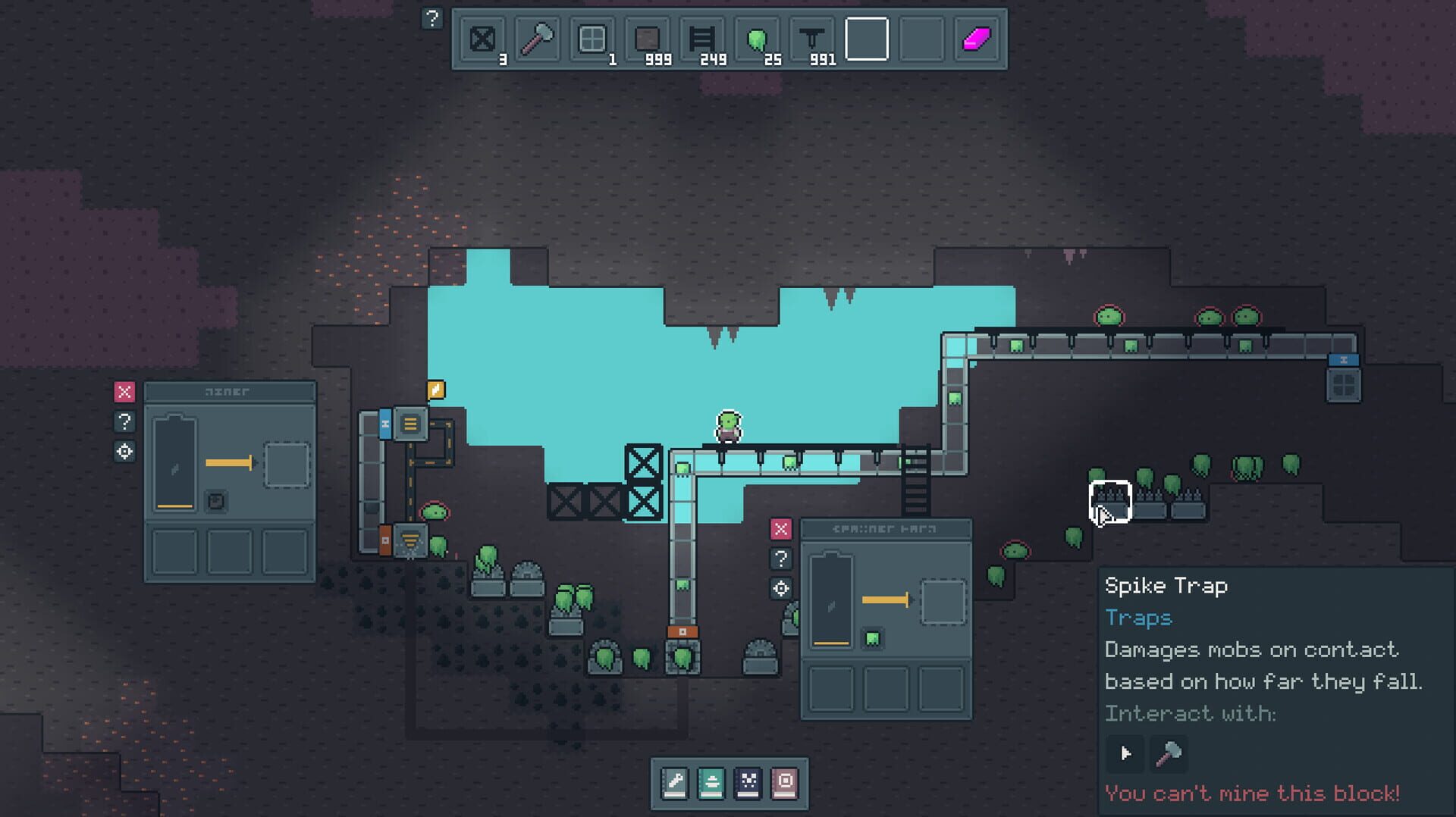Screen dimensions: 1456x817
Task: Select the spike trap item in the hotbar
Action: (811, 38)
